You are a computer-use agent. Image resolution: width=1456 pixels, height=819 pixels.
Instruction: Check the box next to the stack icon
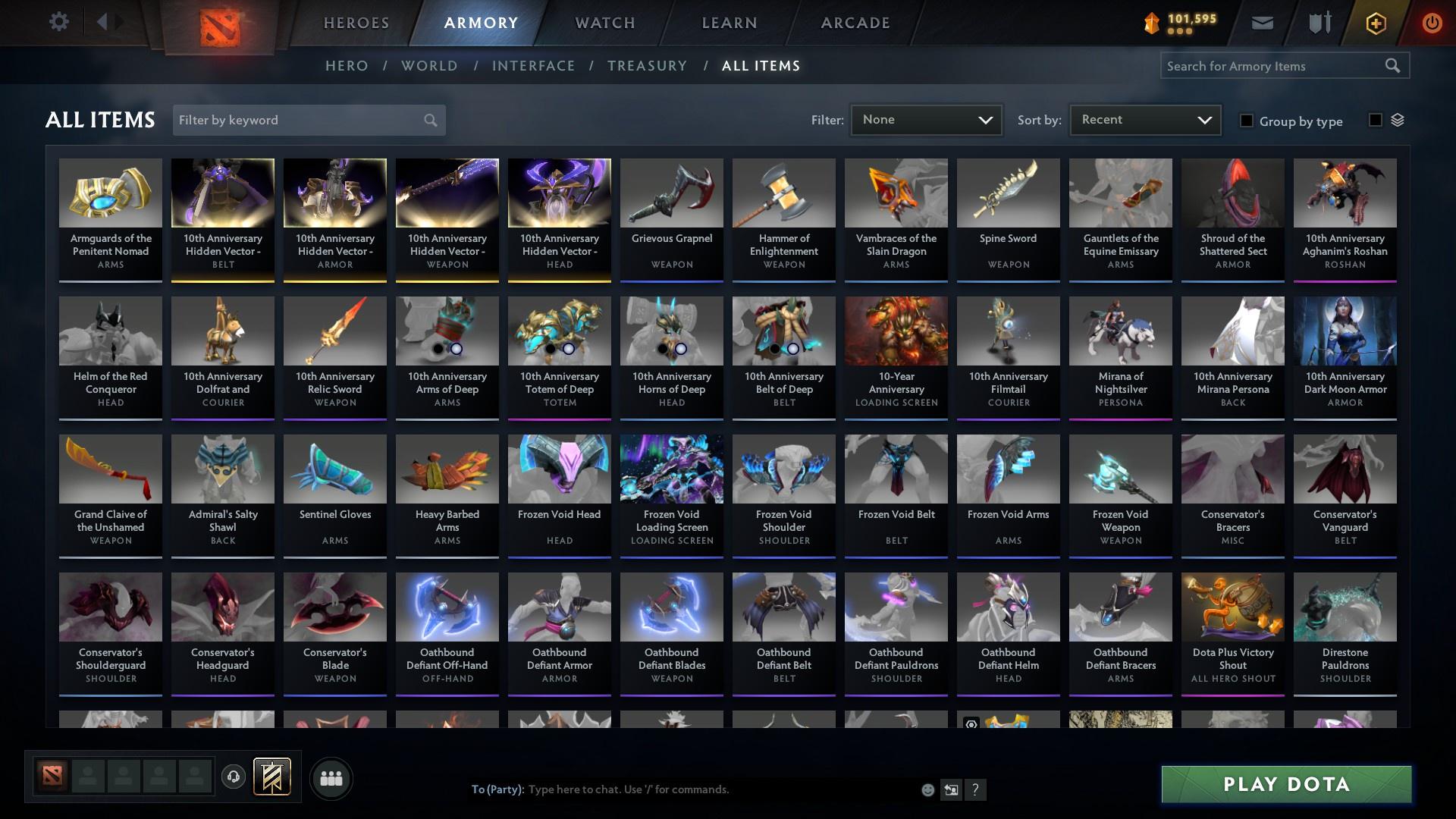(x=1376, y=120)
